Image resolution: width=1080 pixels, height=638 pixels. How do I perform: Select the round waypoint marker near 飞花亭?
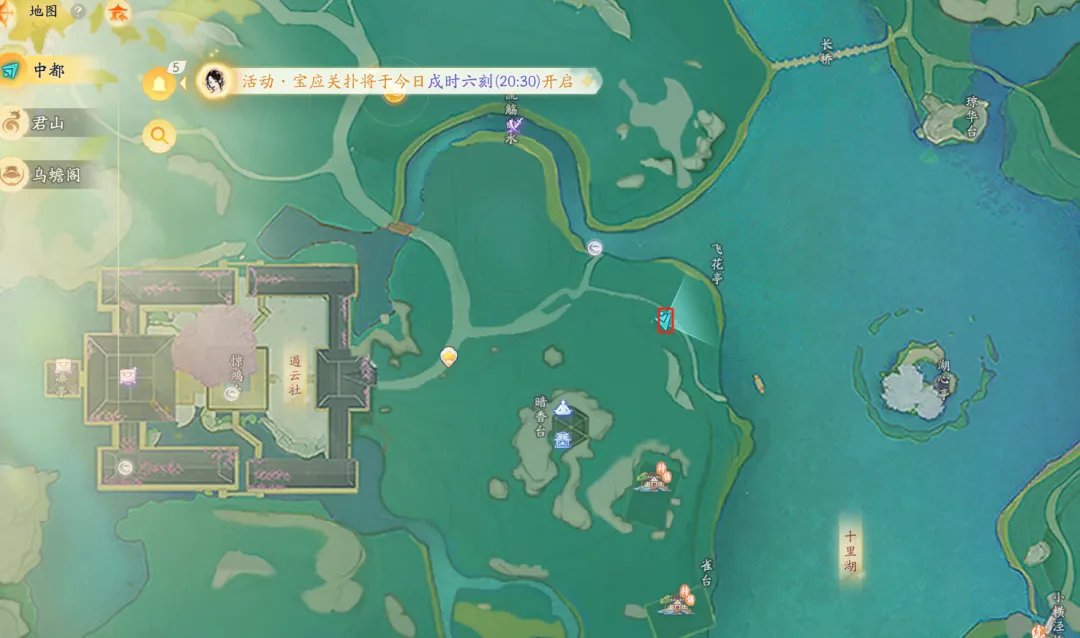coord(595,248)
